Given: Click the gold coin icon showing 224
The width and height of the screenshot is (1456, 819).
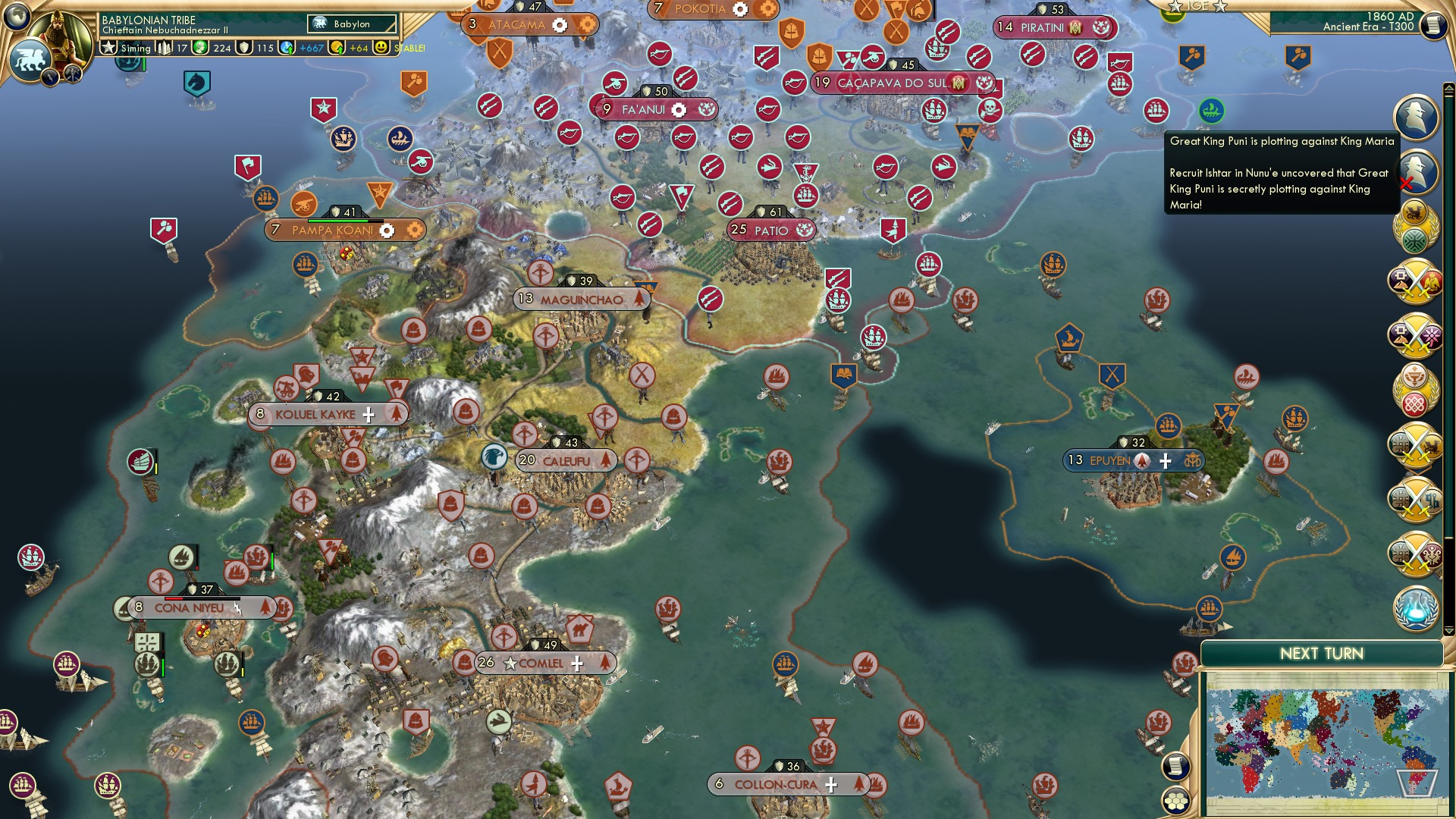Looking at the screenshot, I should [200, 47].
